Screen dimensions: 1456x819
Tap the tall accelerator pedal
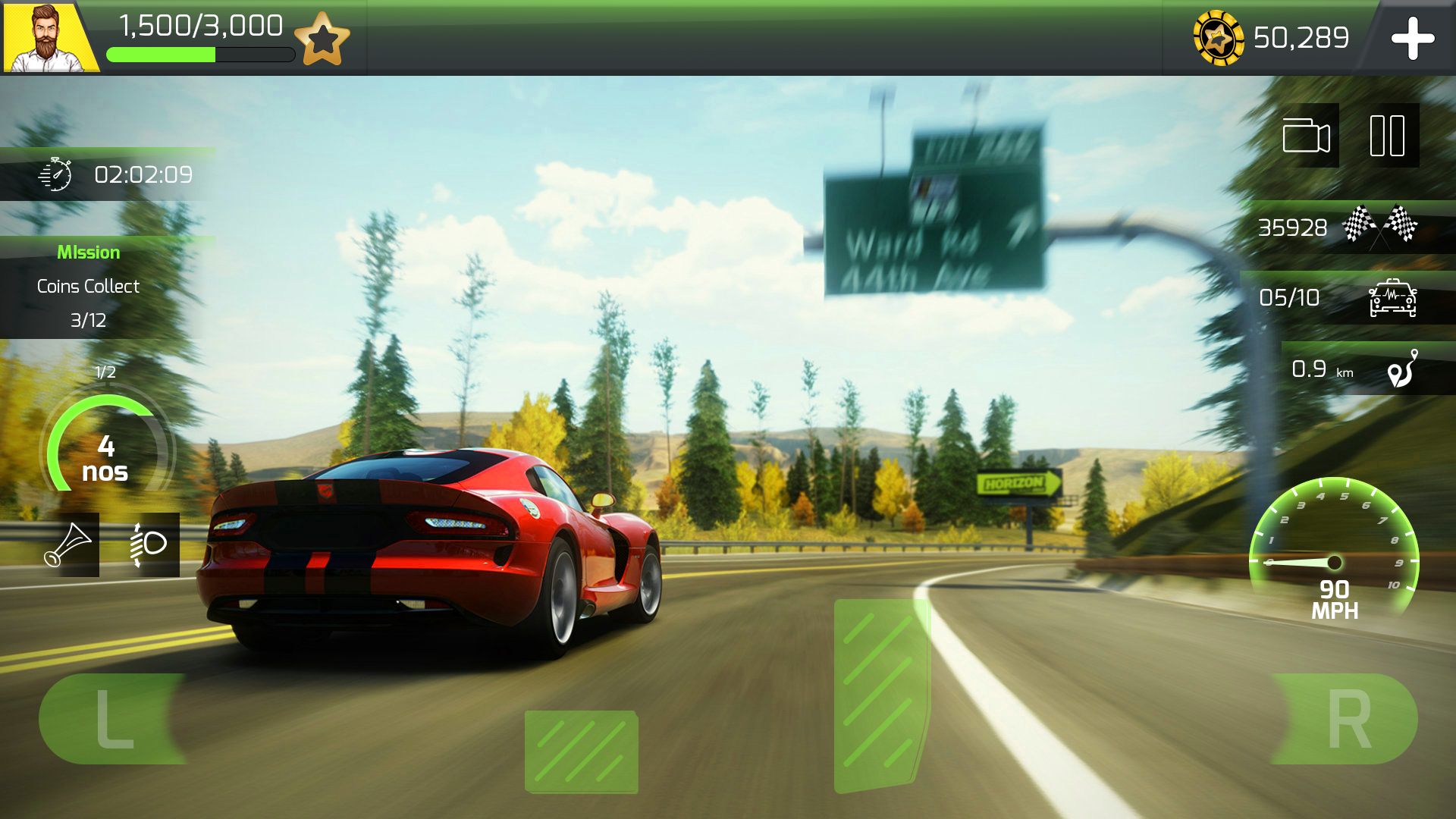880,694
